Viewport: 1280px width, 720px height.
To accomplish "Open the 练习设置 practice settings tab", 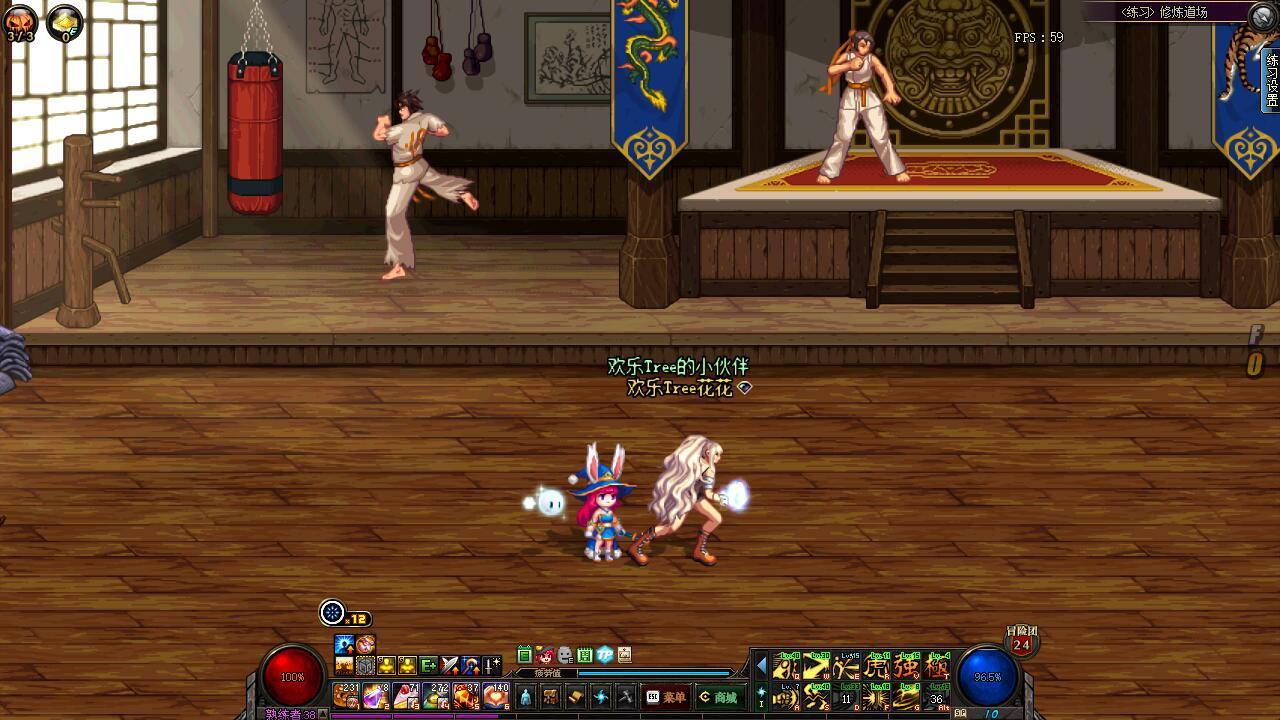I will pyautogui.click(x=1272, y=80).
